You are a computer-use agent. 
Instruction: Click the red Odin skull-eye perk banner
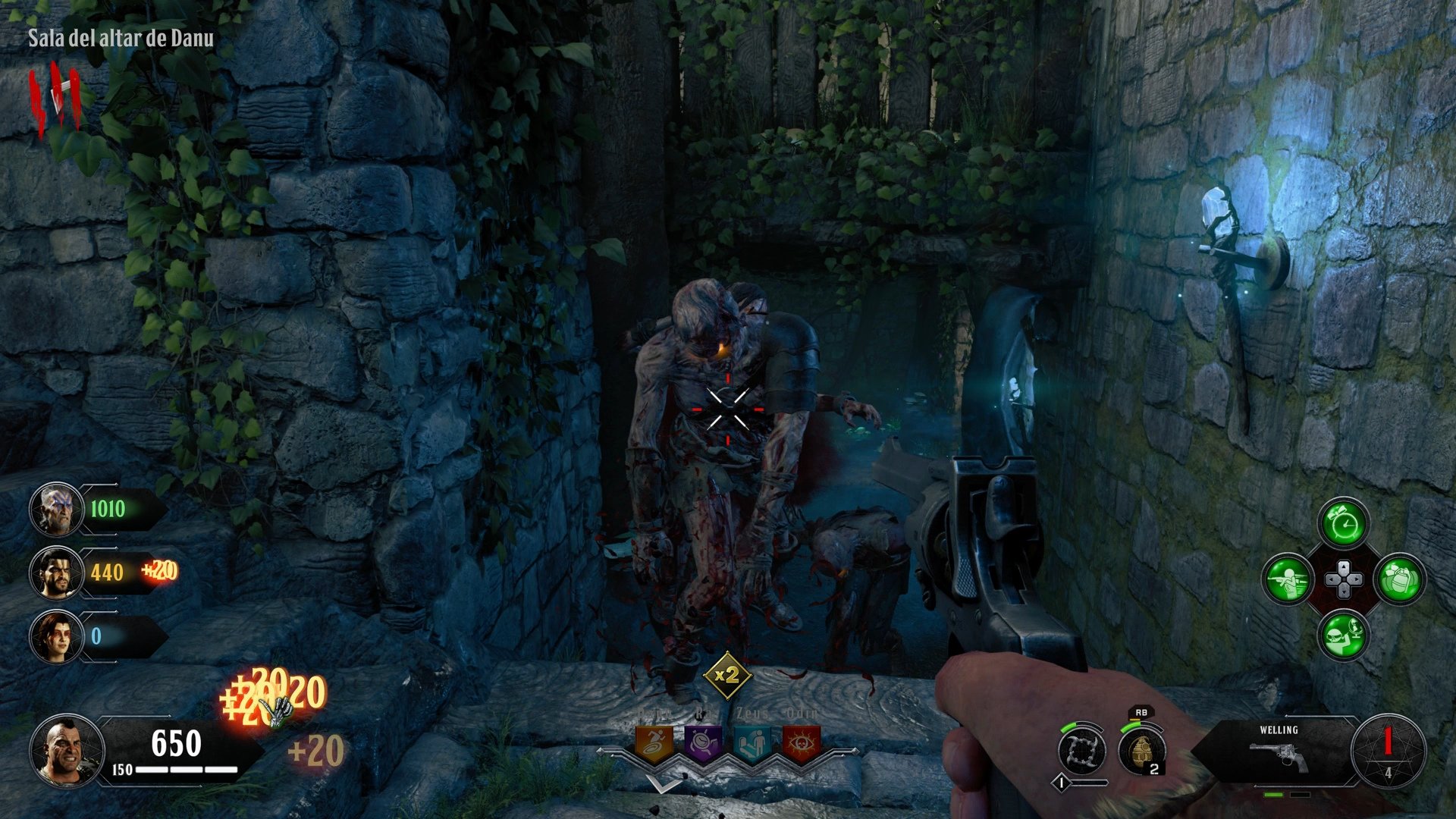coord(802,742)
